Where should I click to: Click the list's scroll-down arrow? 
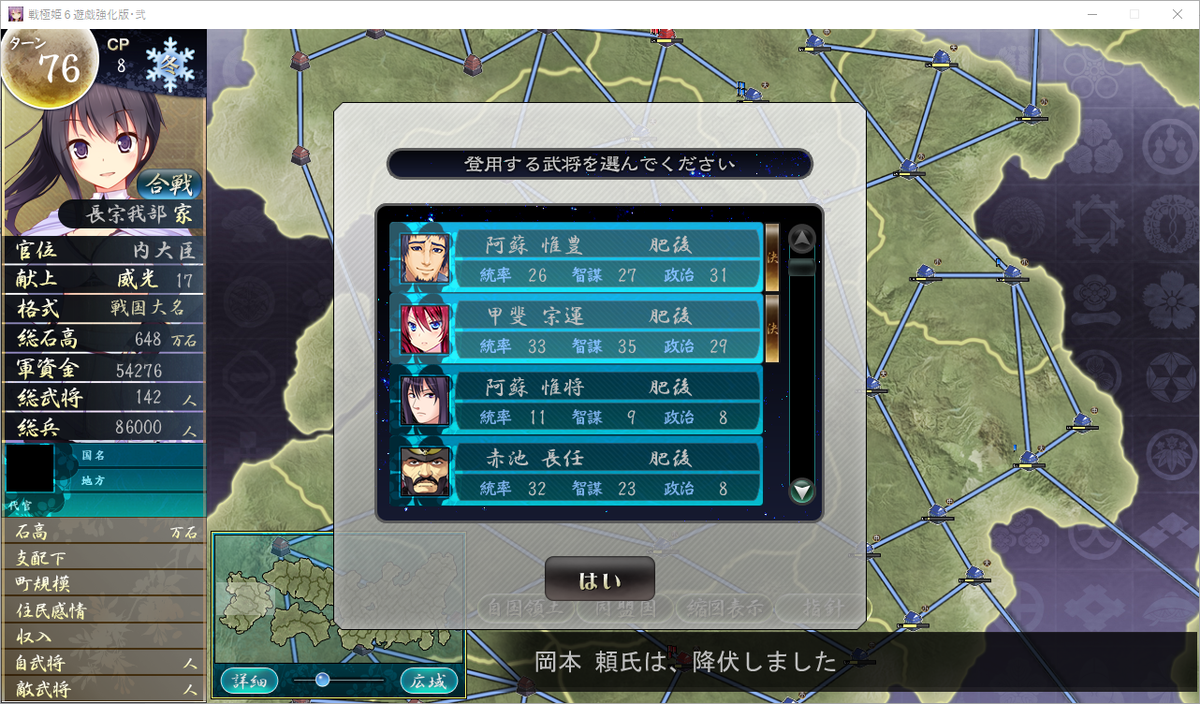click(802, 491)
